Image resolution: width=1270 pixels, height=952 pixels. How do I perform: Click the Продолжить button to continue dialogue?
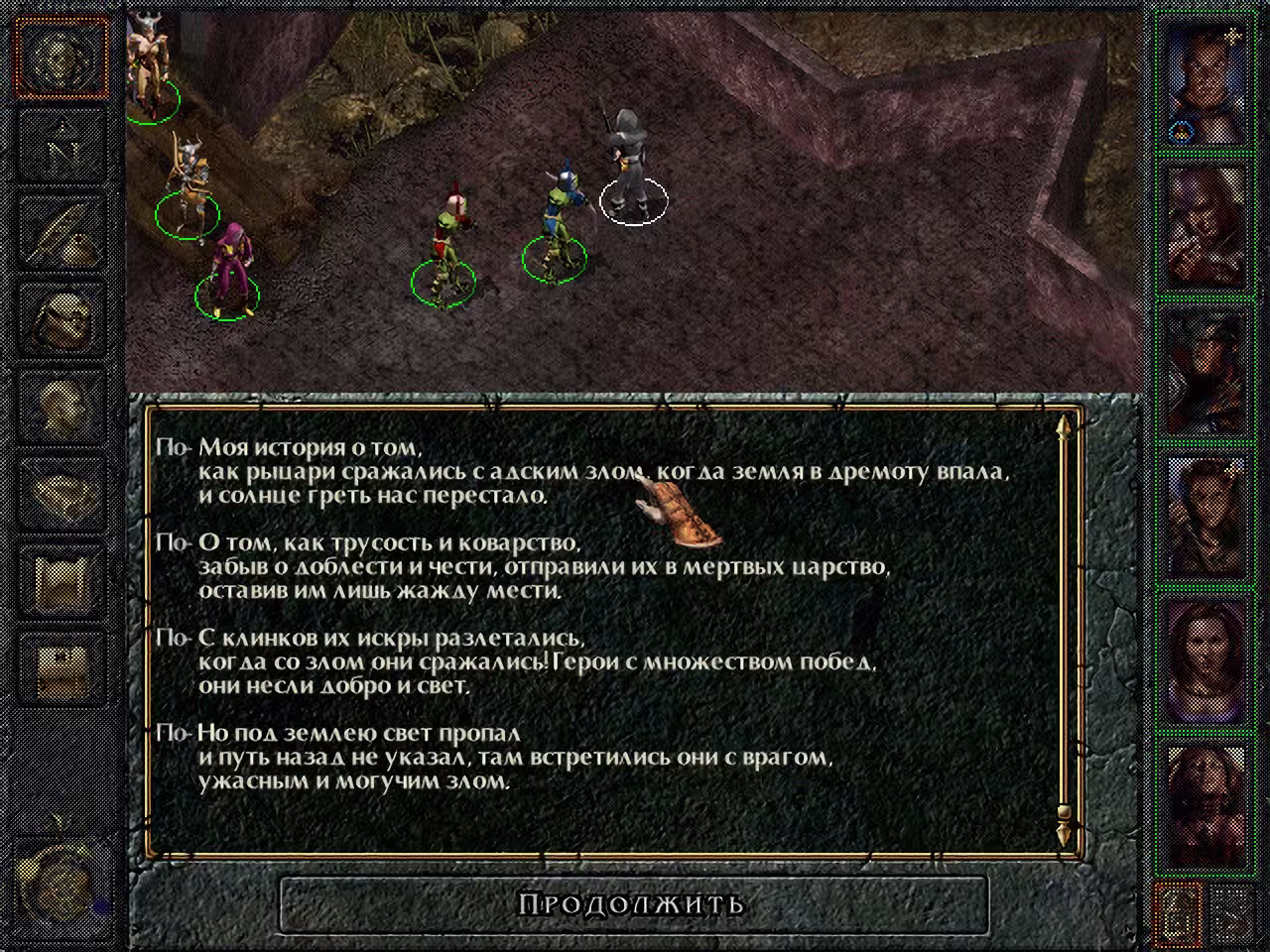(x=633, y=903)
